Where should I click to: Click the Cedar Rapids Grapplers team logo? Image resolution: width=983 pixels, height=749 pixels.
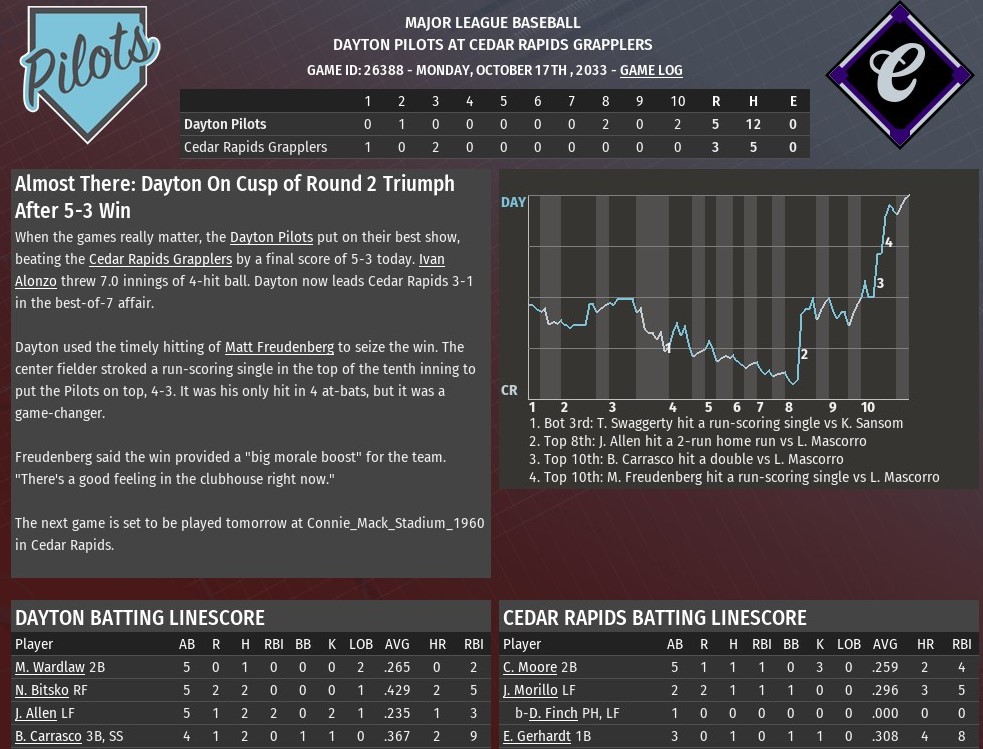(x=899, y=76)
